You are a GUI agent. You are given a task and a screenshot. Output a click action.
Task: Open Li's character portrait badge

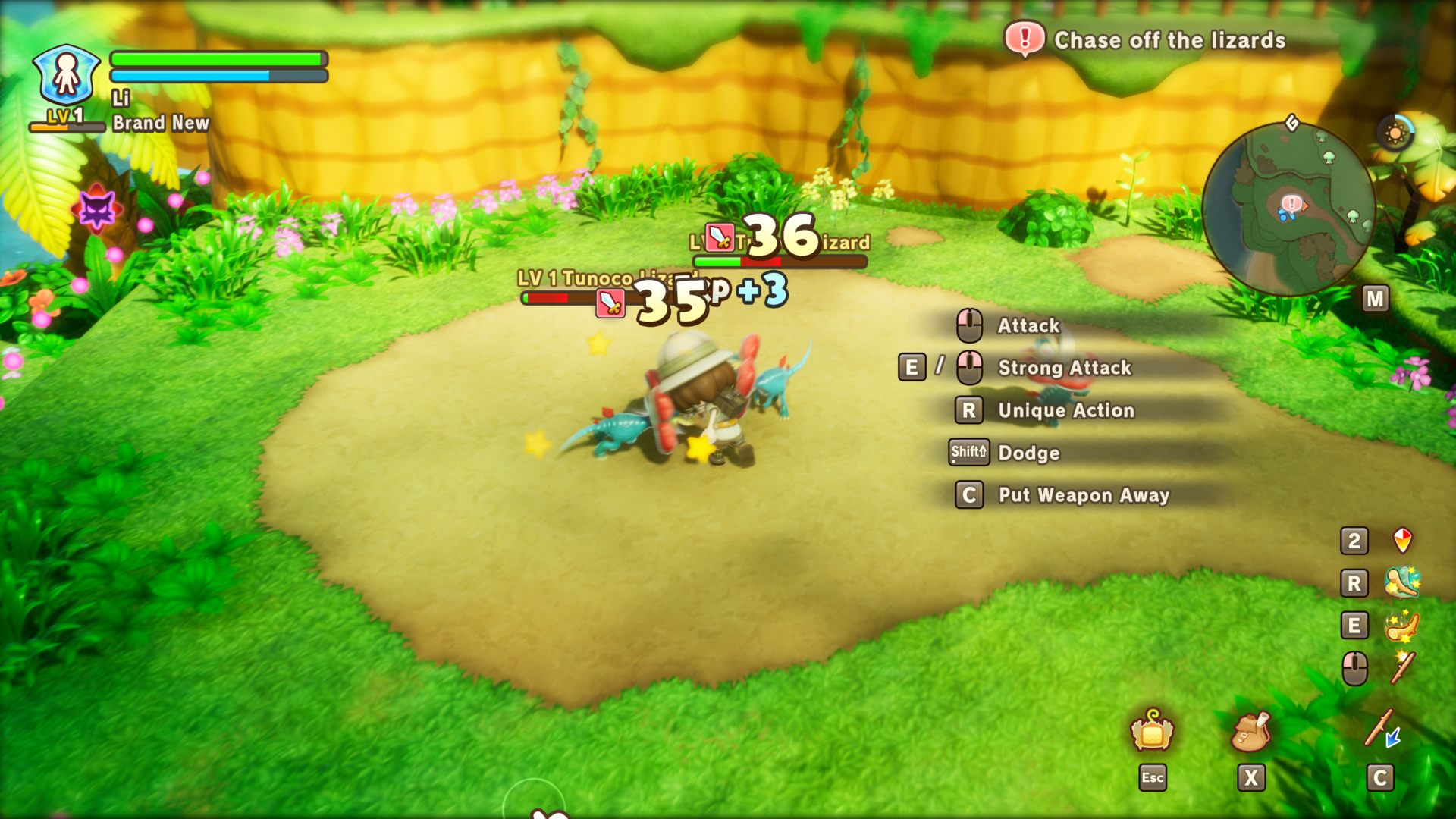[x=67, y=75]
